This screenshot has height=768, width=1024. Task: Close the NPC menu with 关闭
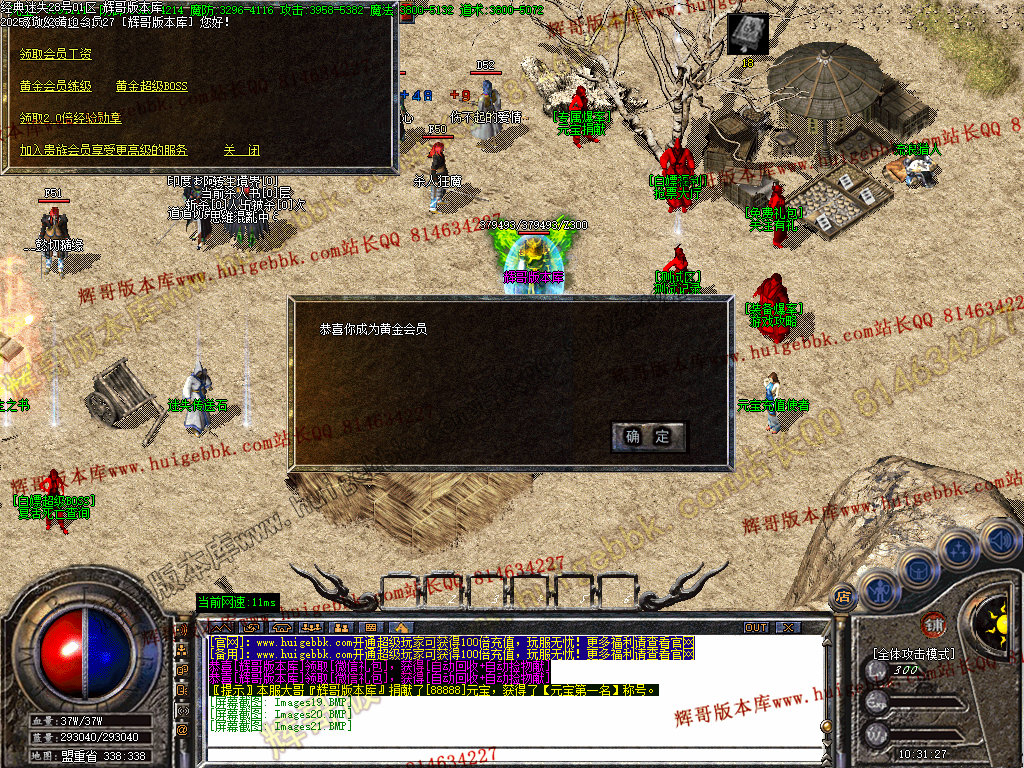(241, 150)
